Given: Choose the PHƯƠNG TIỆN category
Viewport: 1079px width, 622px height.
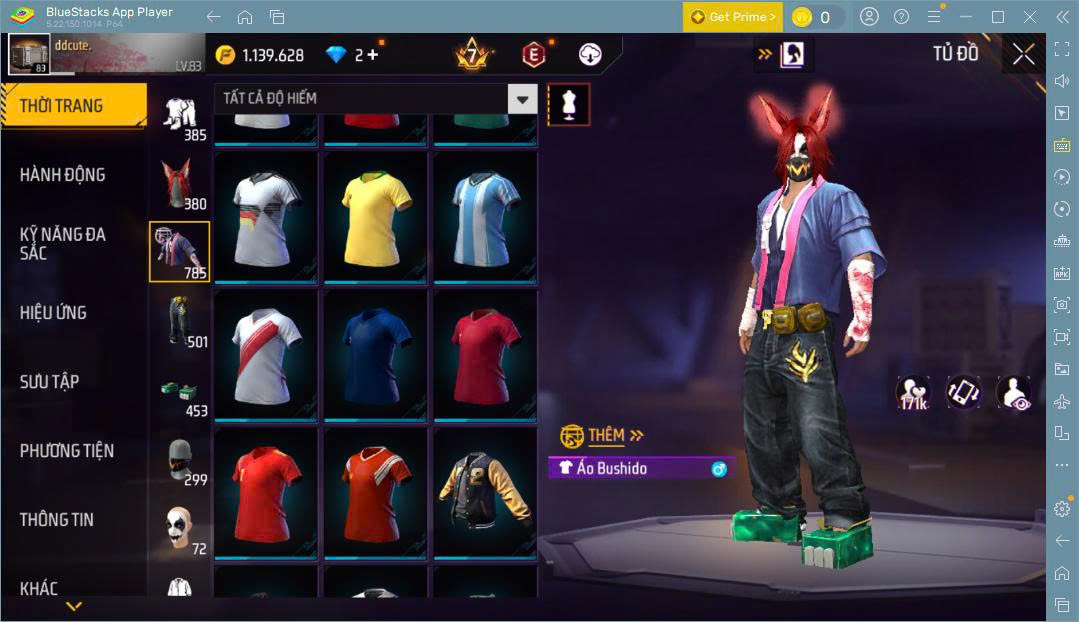Looking at the screenshot, I should point(66,451).
